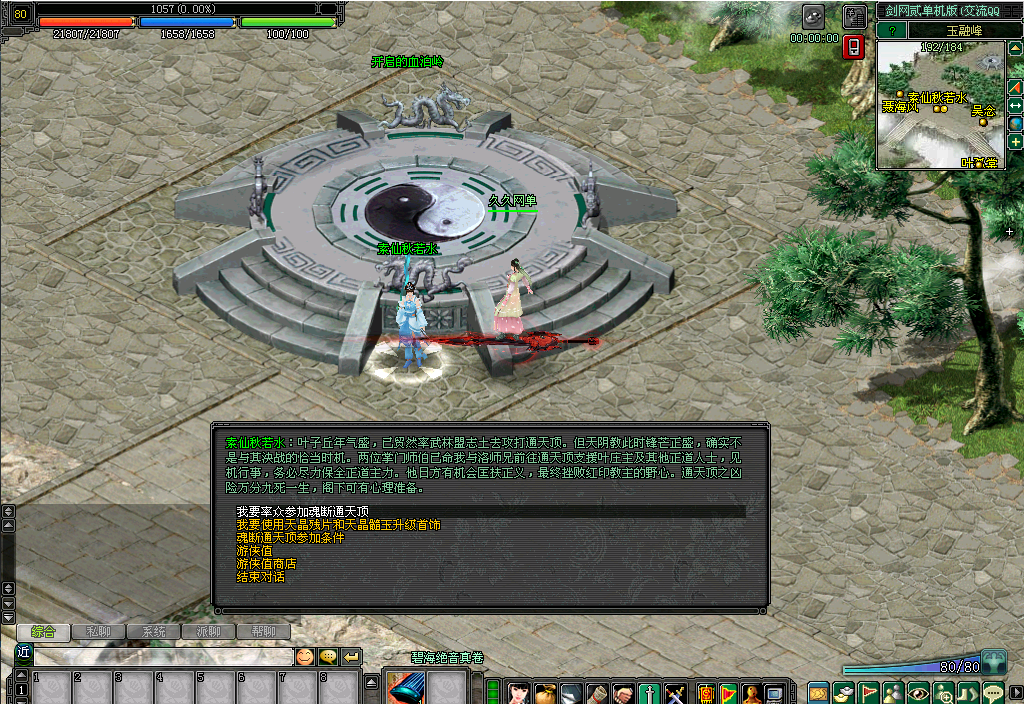Image resolution: width=1024 pixels, height=704 pixels.
Task: Click the plus button beside the minimap
Action: (1015, 142)
